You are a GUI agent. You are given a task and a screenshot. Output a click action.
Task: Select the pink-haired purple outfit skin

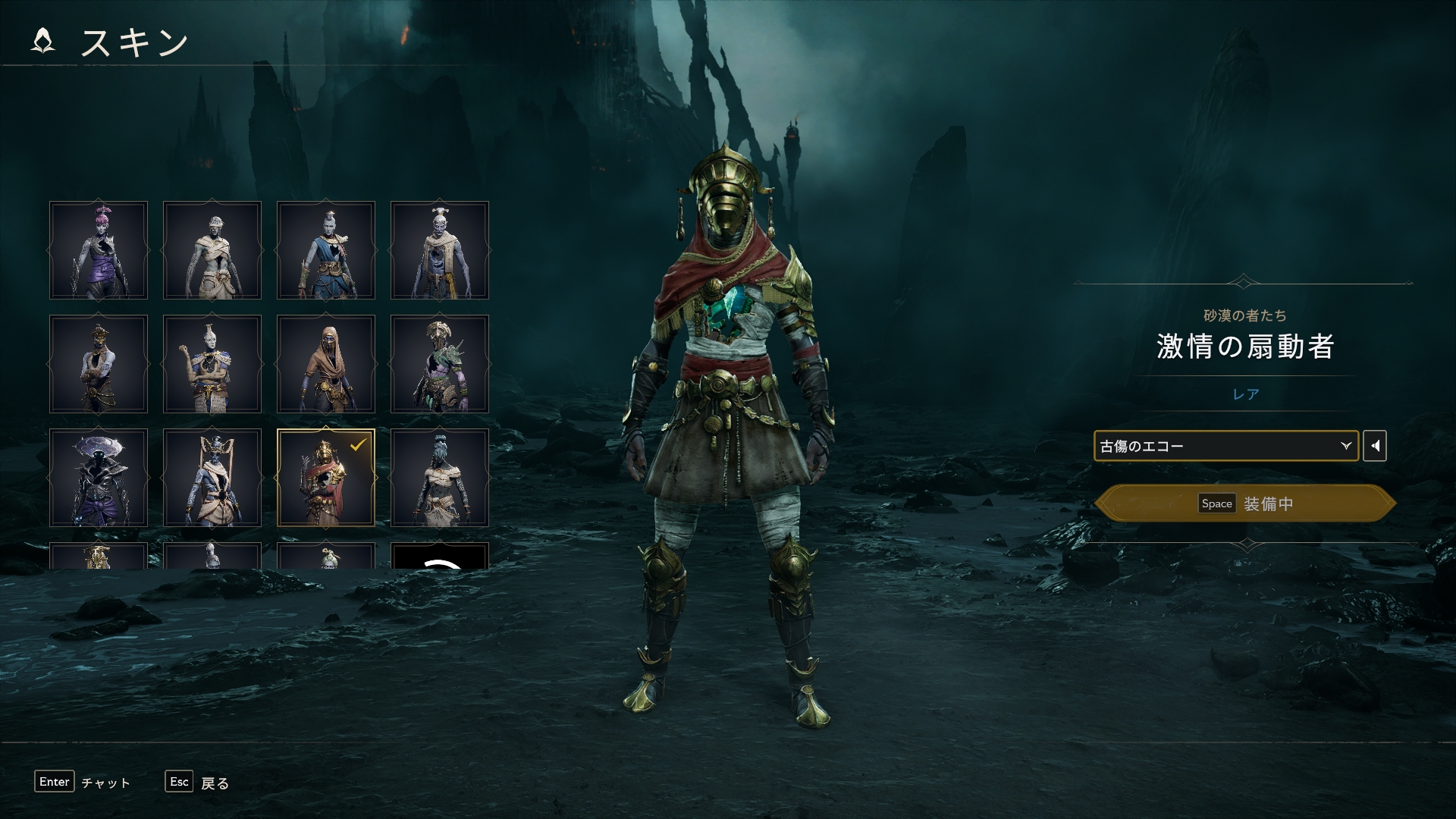(99, 250)
